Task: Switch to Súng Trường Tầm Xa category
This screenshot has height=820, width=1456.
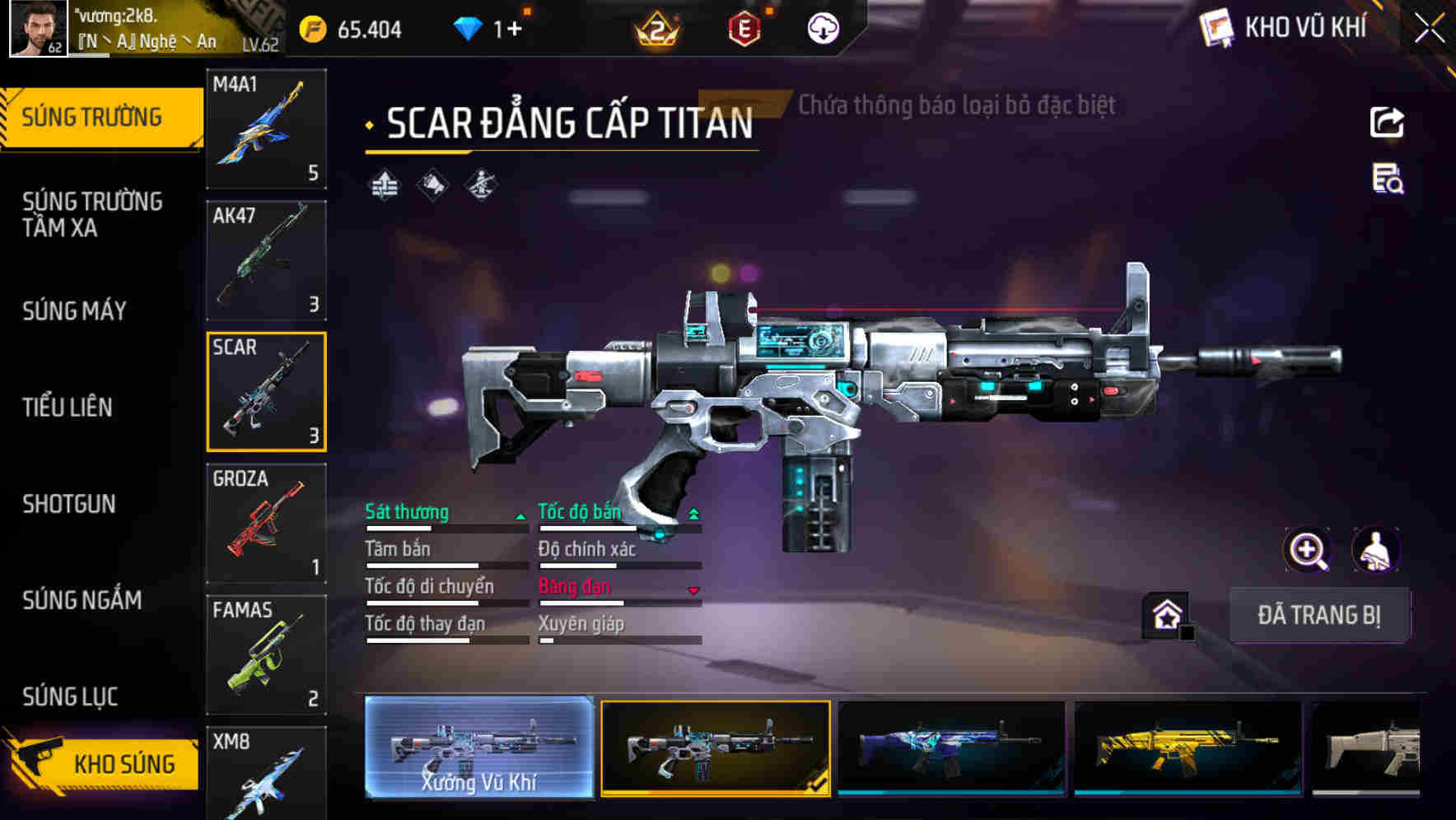Action: 92,214
